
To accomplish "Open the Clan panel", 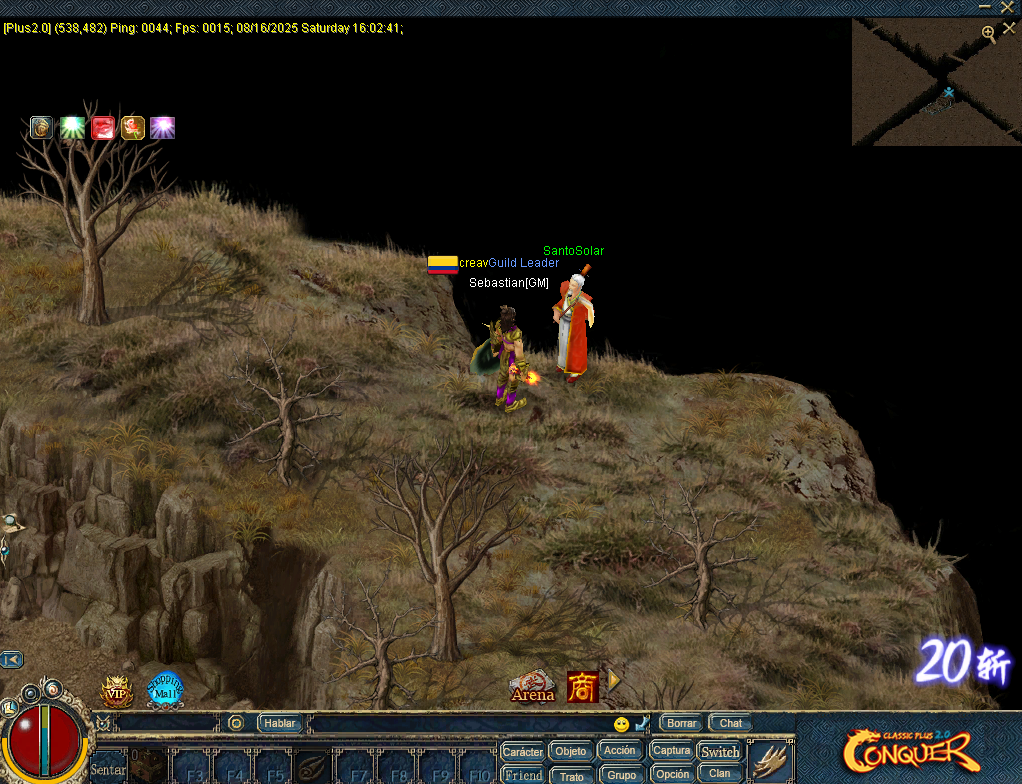I will (x=720, y=773).
